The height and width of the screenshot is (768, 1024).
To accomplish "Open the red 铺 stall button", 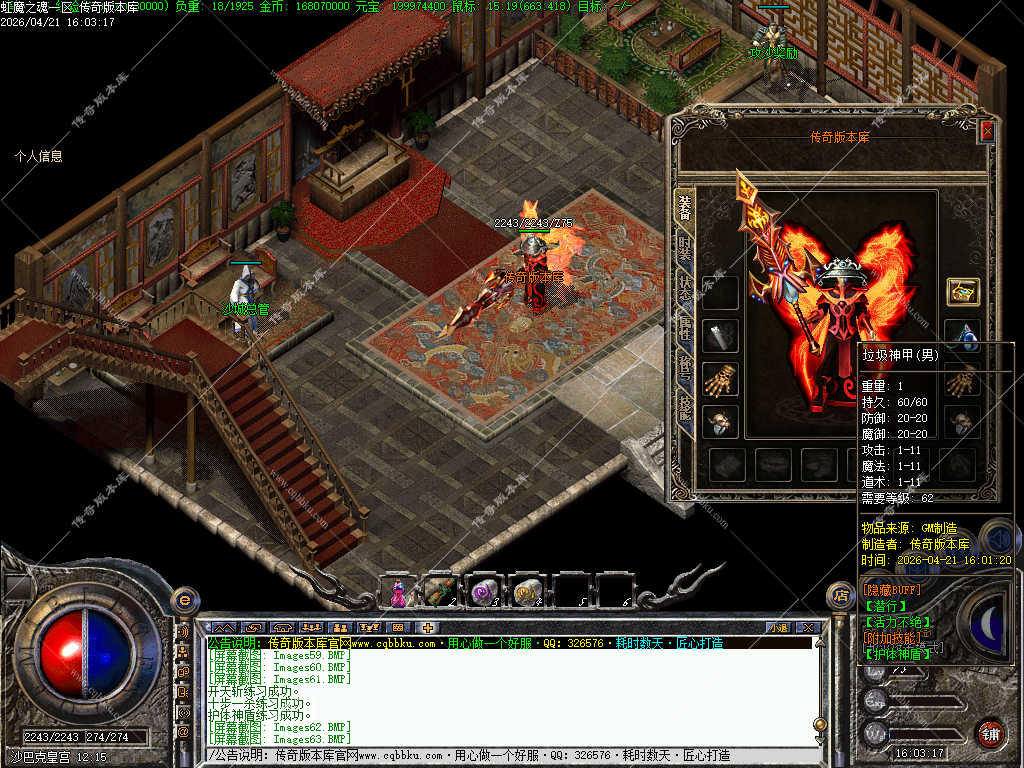I will click(x=990, y=733).
